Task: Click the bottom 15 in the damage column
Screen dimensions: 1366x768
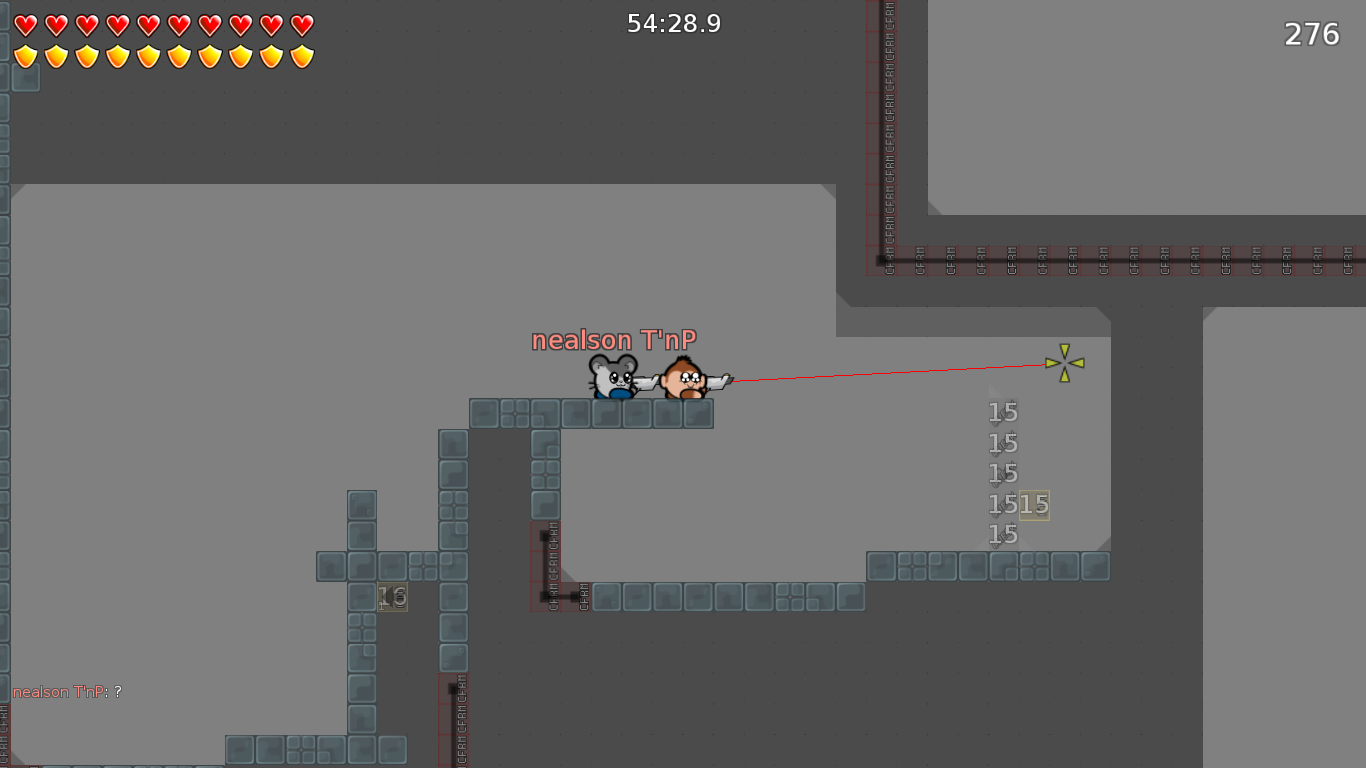Action: [1001, 535]
